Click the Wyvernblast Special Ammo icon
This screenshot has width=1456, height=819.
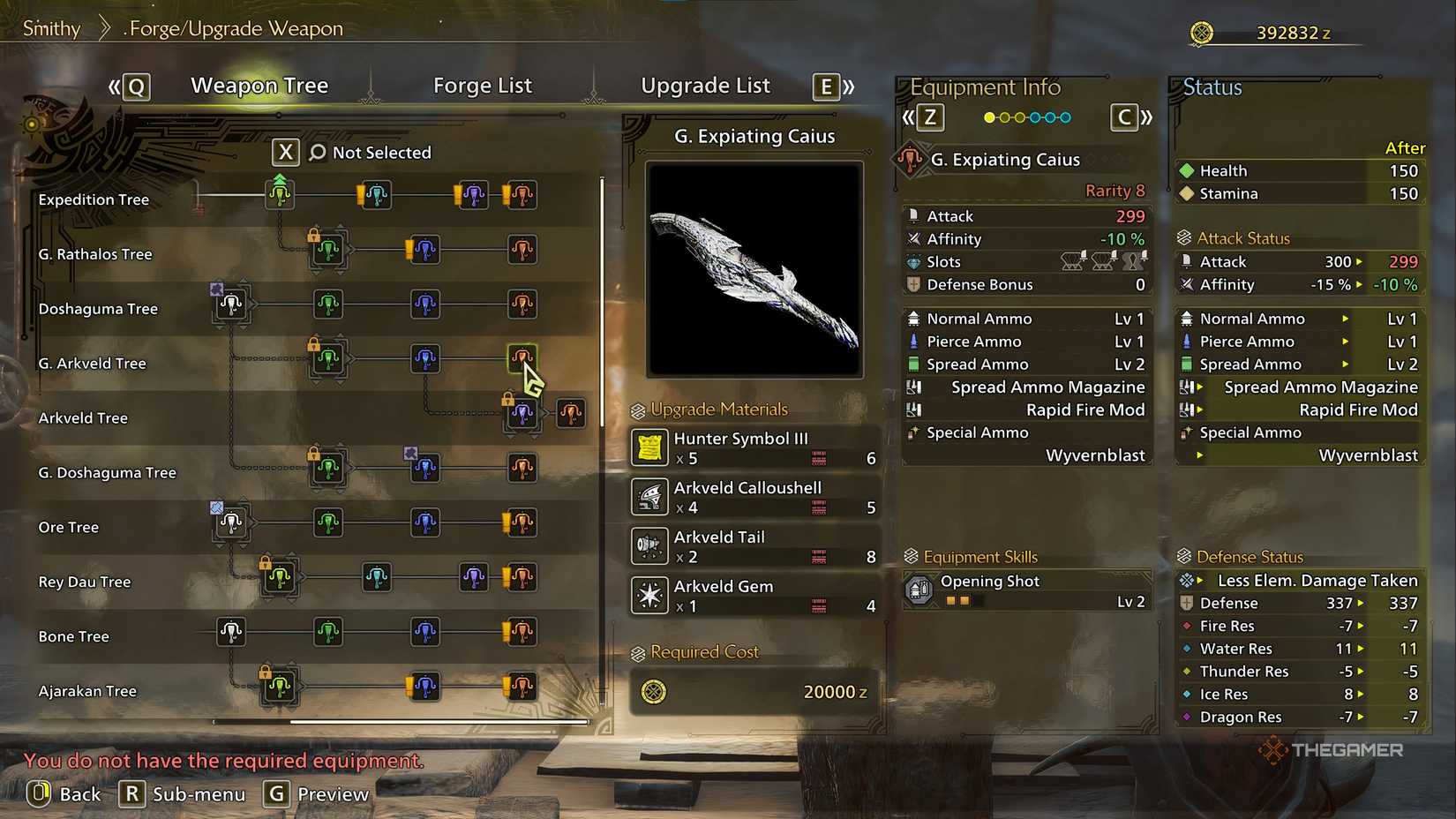coord(912,432)
